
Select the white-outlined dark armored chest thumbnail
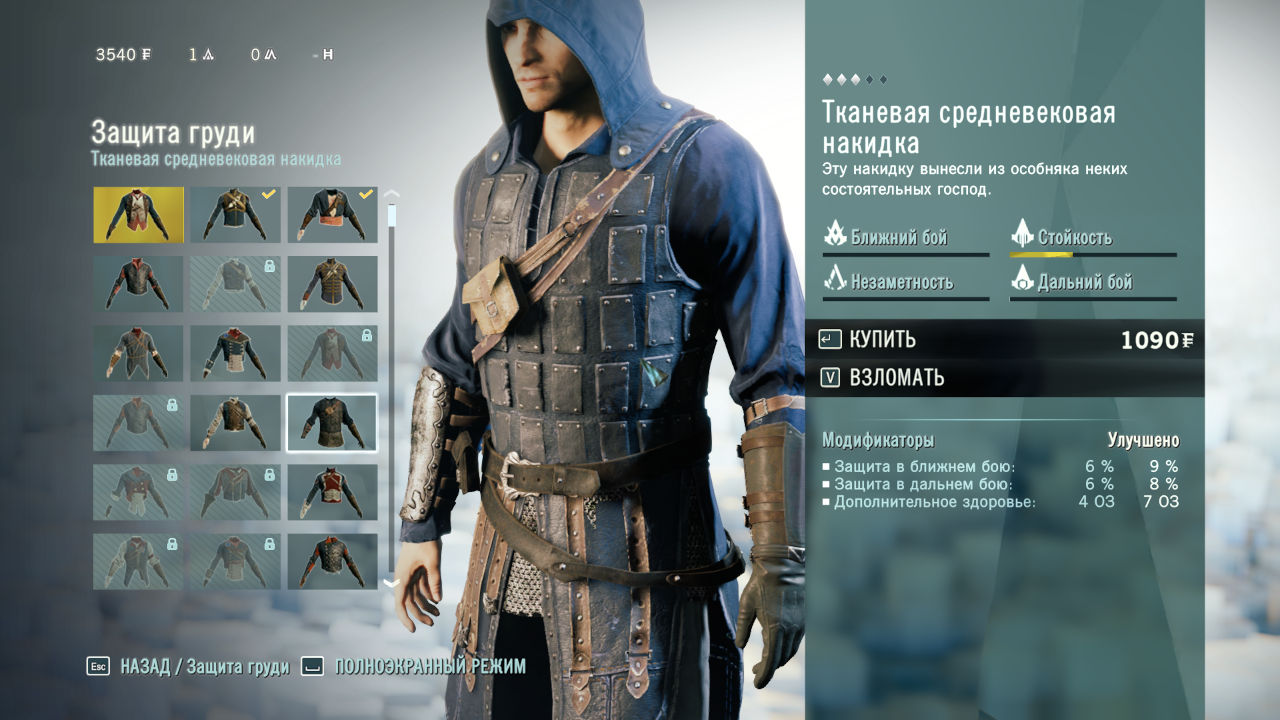click(x=332, y=422)
